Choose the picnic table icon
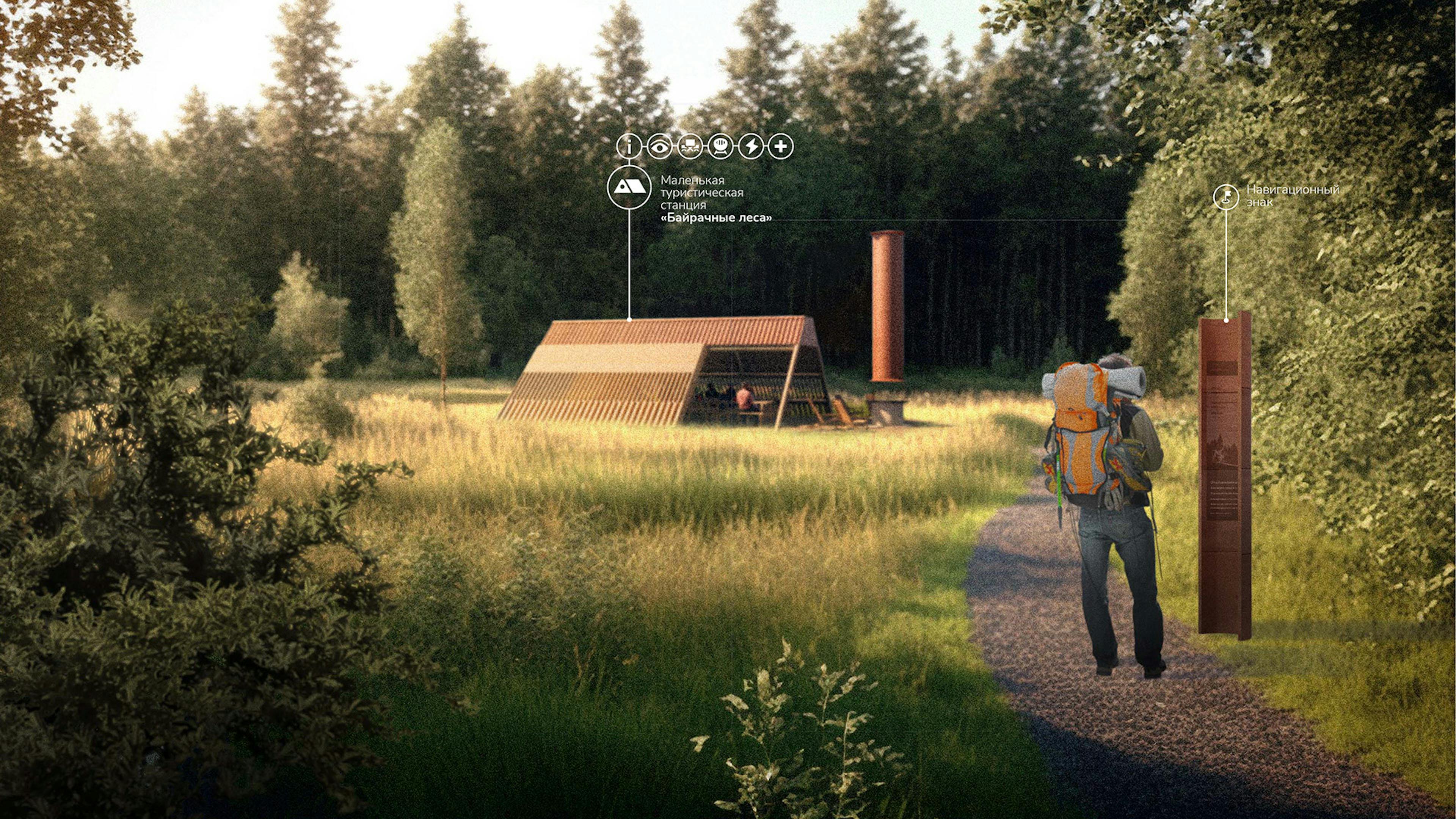The height and width of the screenshot is (819, 1456). [690, 146]
